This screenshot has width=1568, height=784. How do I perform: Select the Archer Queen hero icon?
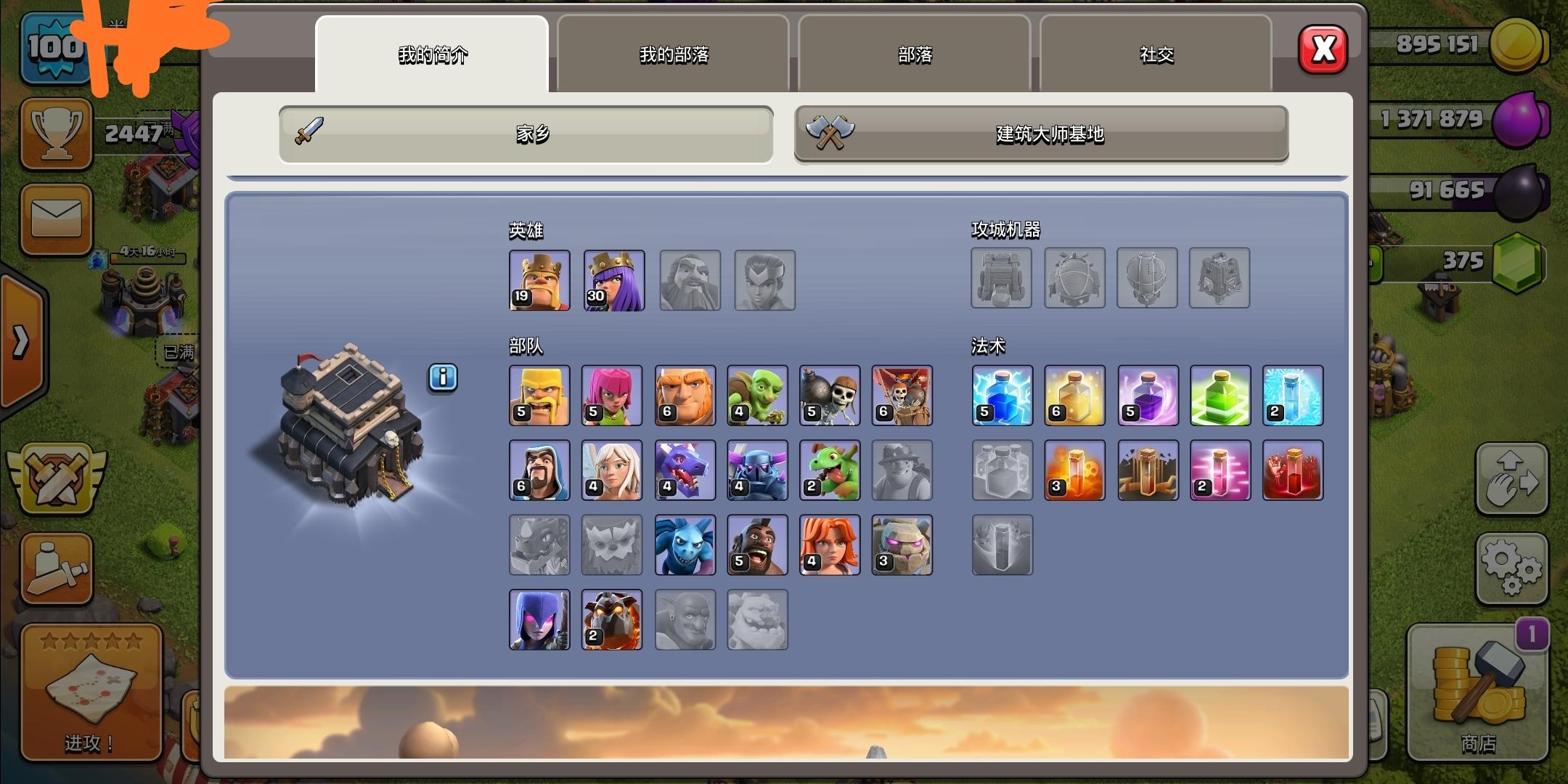coord(613,280)
